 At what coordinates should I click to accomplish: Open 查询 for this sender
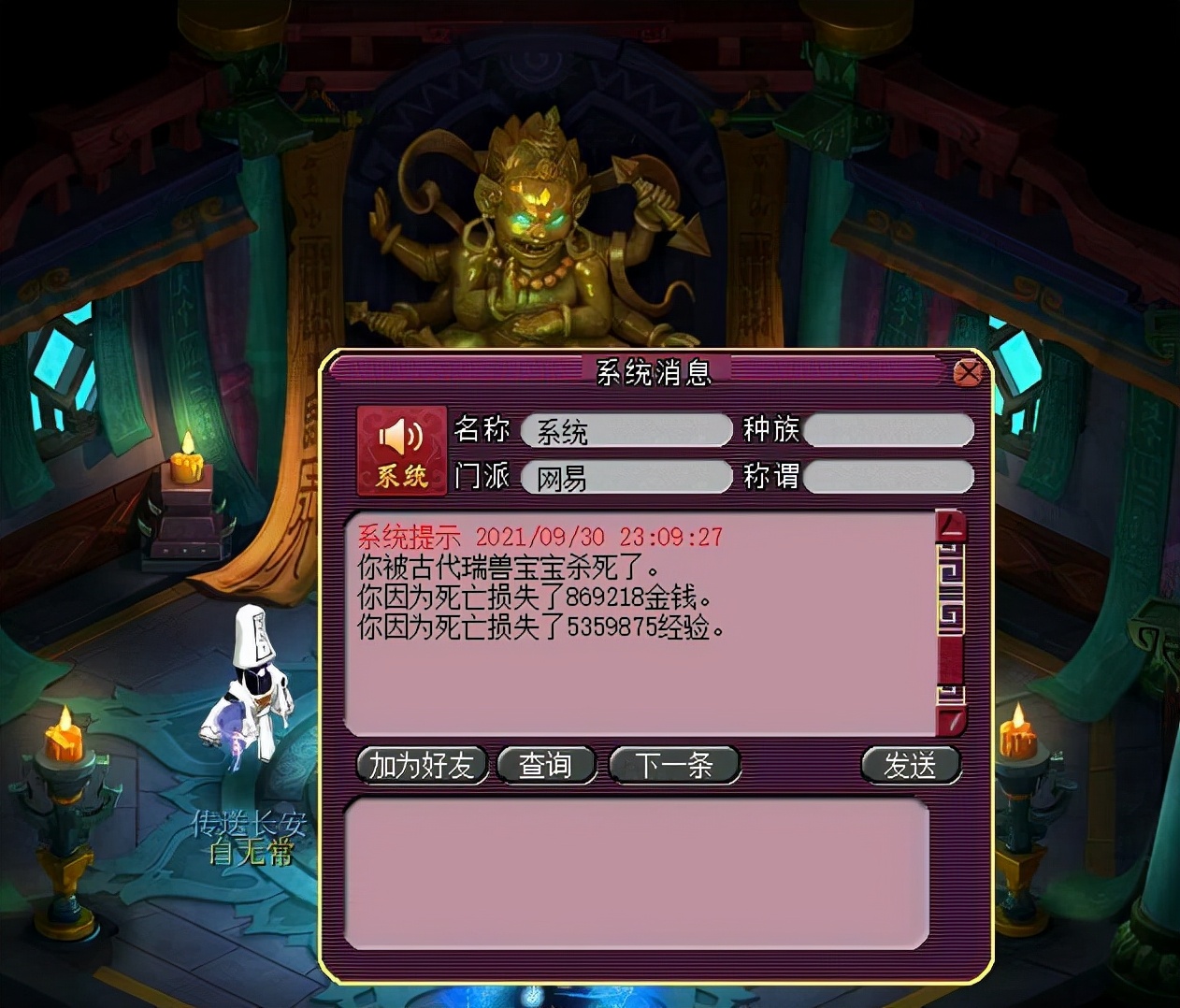(546, 765)
